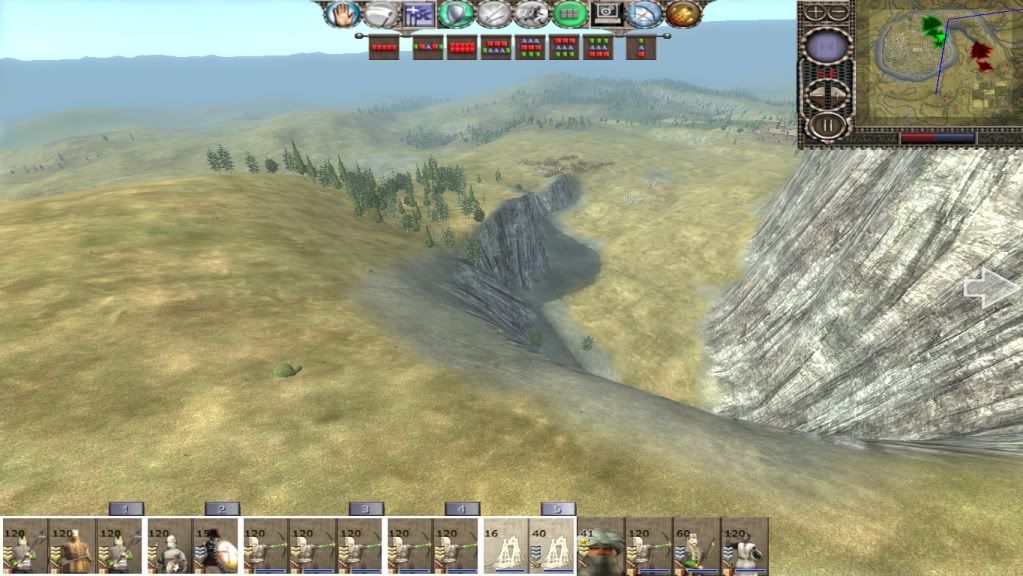Choose the single column formation
The height and width of the screenshot is (576, 1023).
(x=641, y=47)
